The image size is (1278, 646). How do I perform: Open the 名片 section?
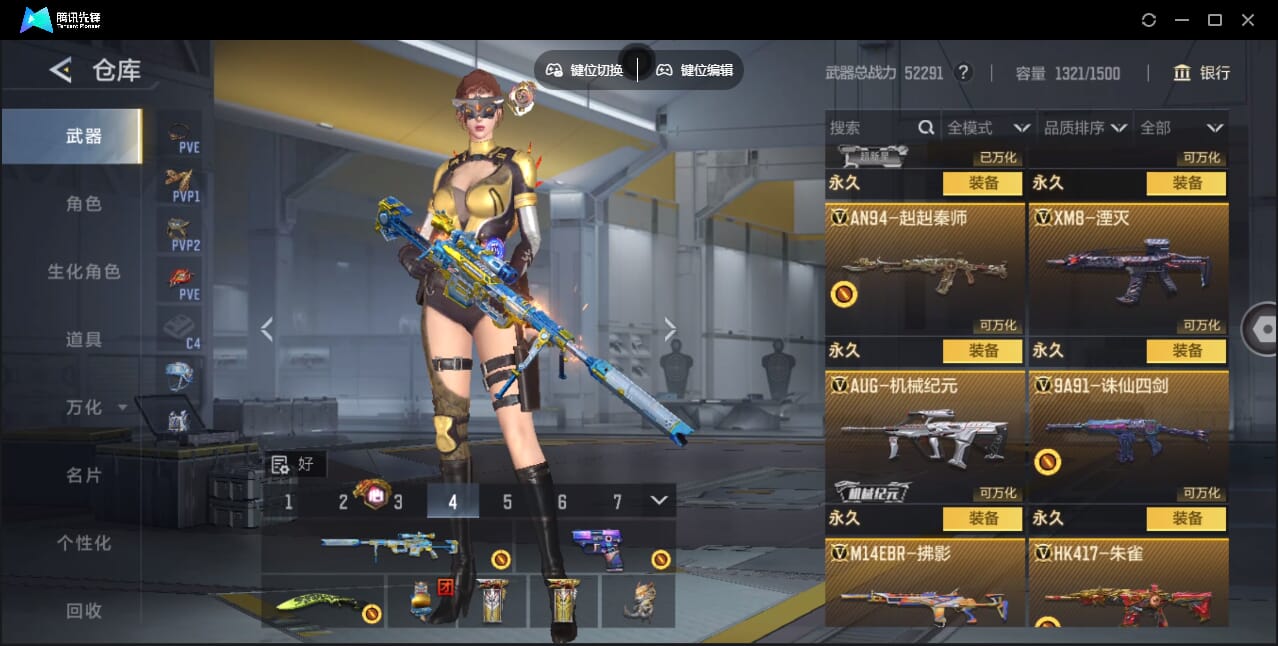coord(84,476)
